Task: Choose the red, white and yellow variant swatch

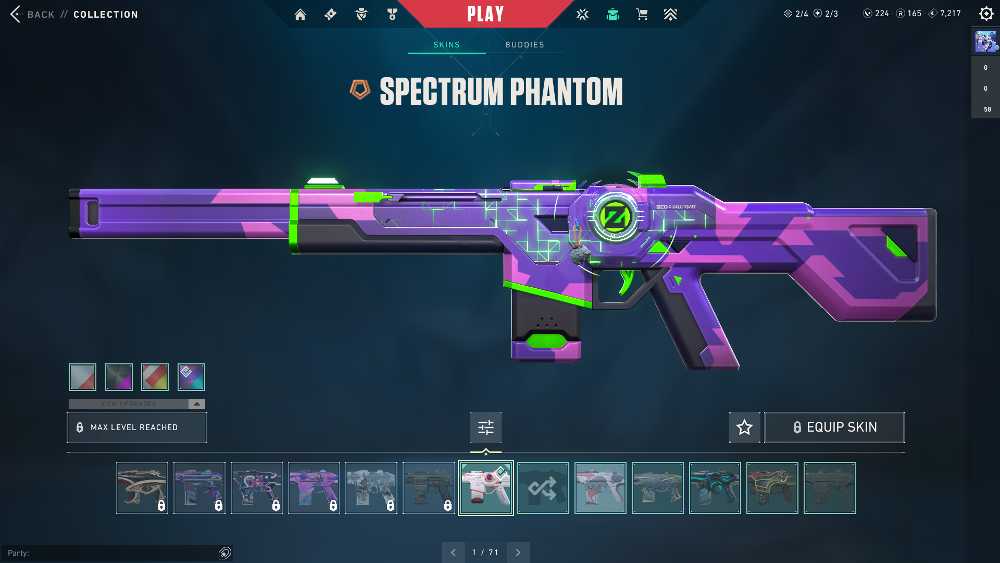Action: [x=155, y=377]
